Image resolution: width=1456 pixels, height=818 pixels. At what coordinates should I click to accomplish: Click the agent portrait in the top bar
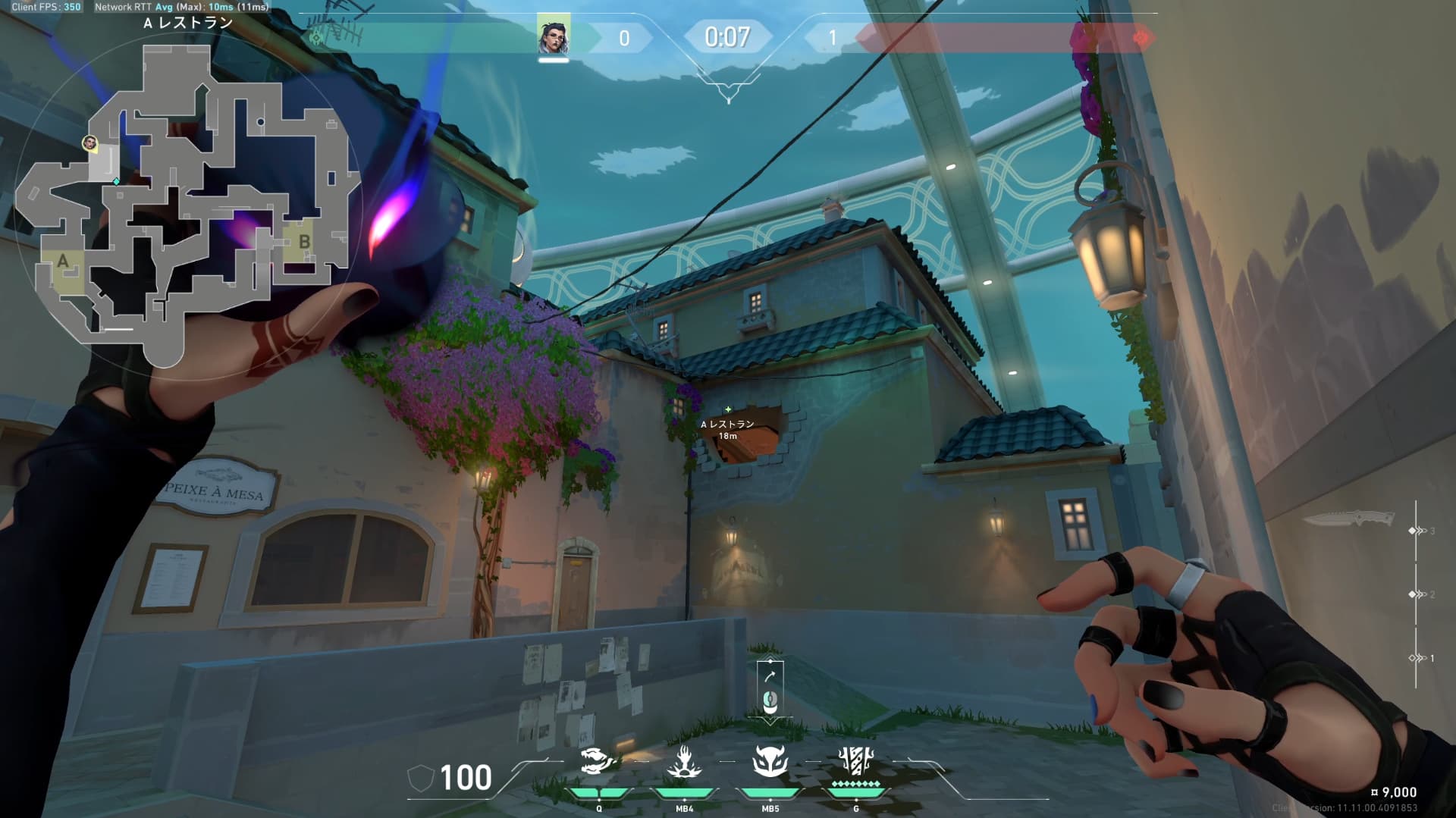point(554,36)
